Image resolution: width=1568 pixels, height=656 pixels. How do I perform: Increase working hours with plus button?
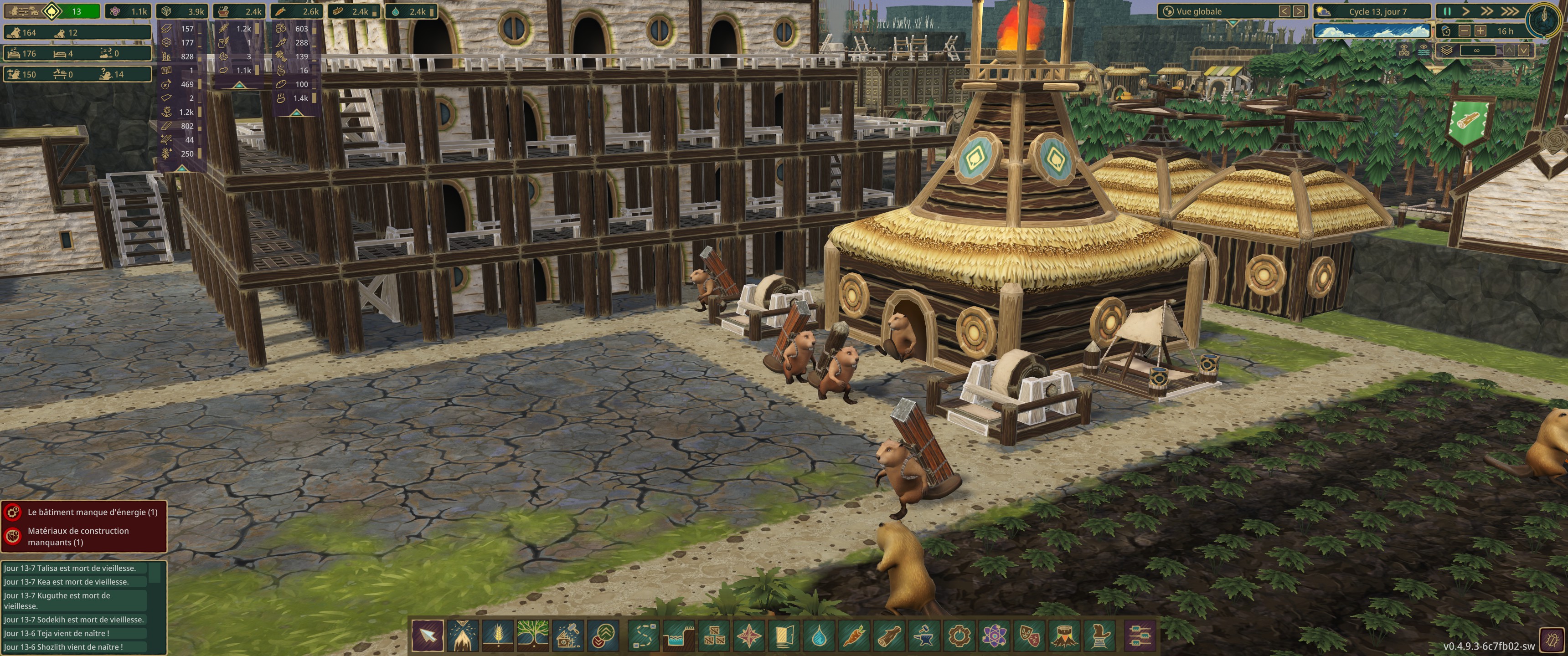[1480, 31]
